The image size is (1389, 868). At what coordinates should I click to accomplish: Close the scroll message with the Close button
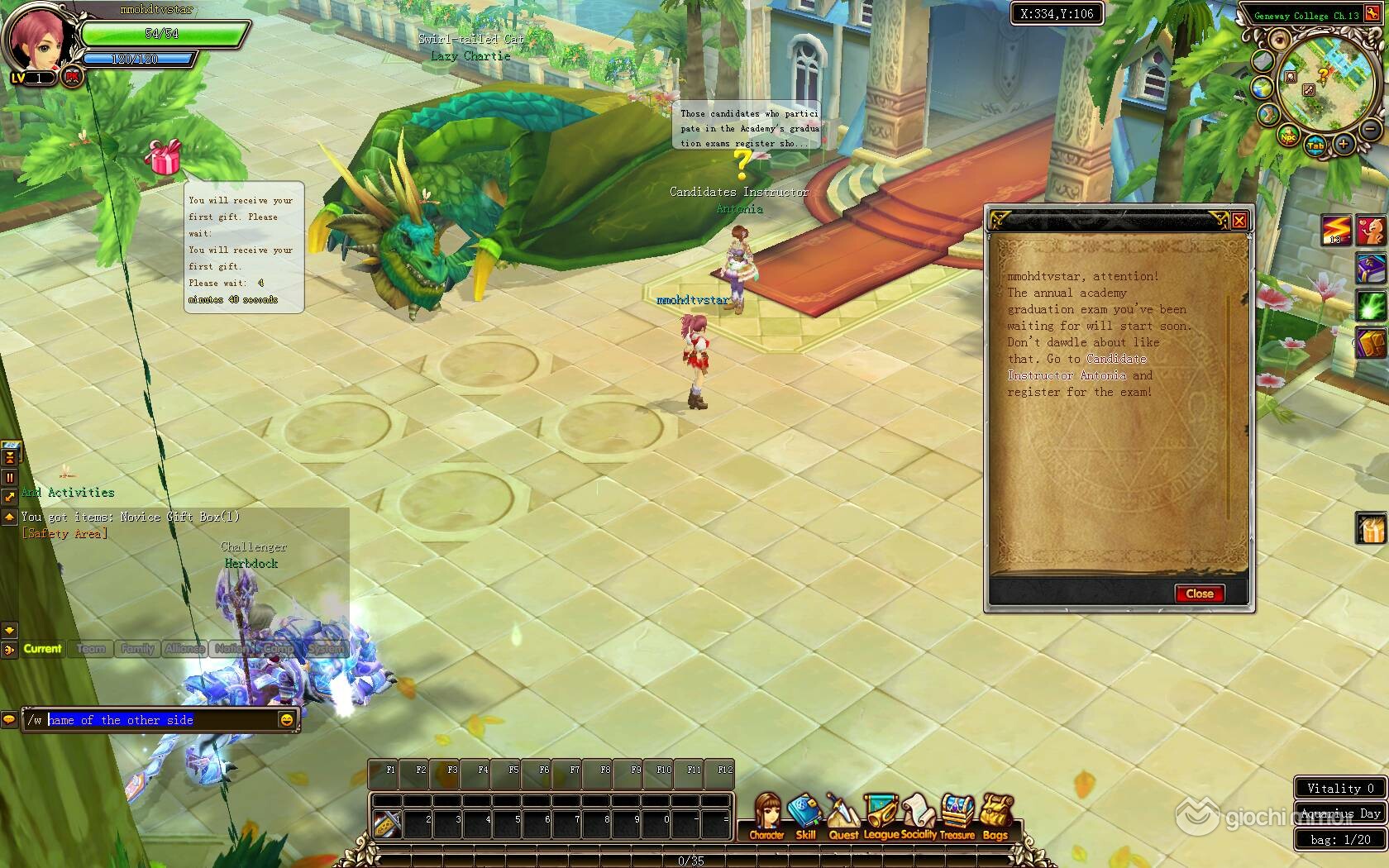point(1199,594)
